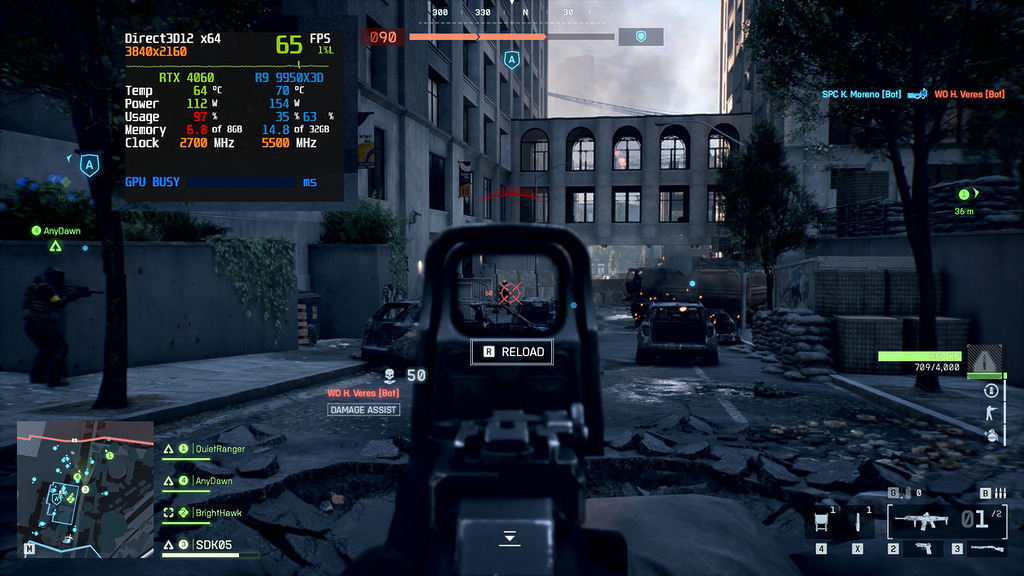Click the circular ammo resupply icon
This screenshot has width=1024, height=576.
click(x=991, y=390)
